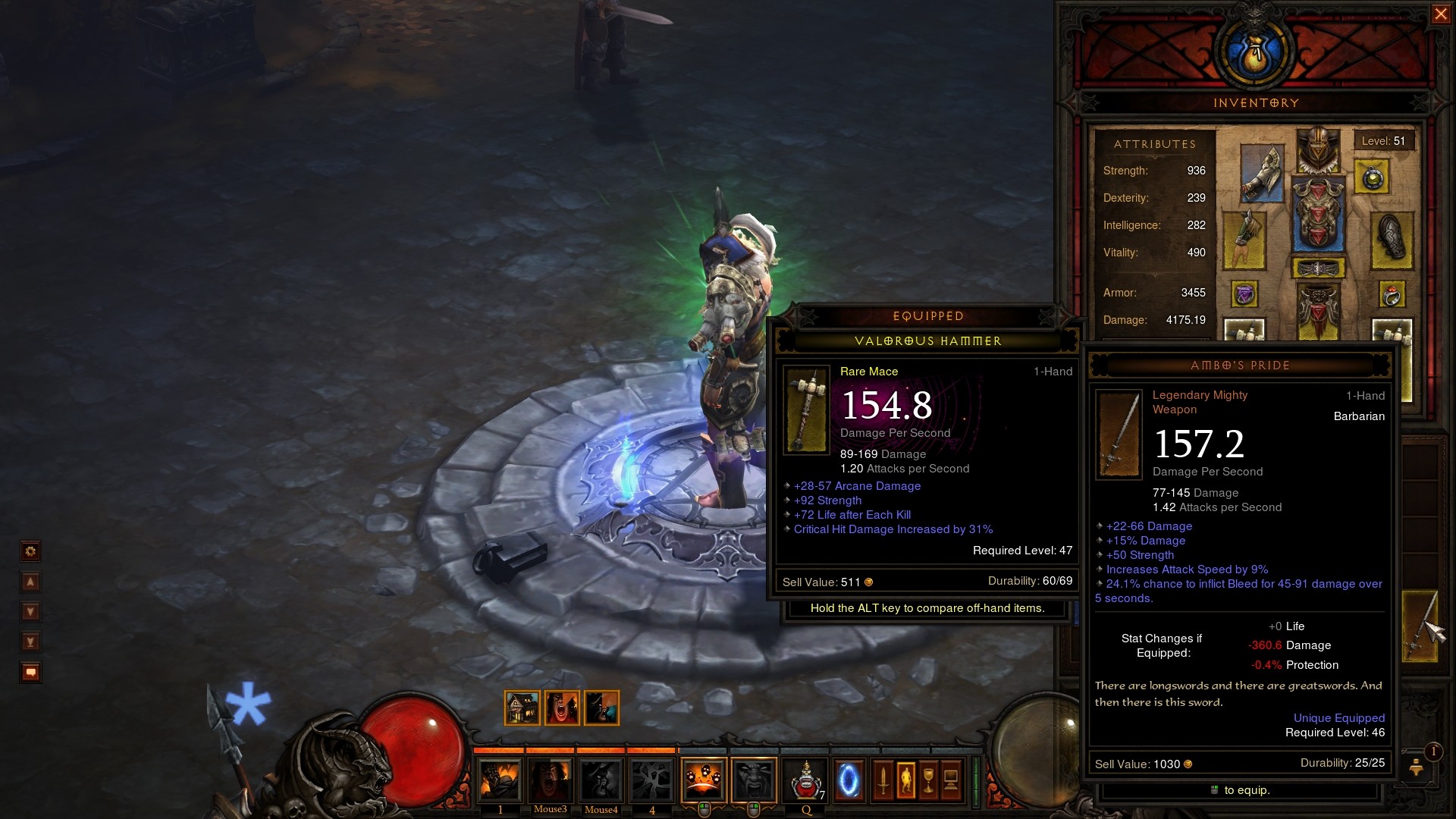Screen dimensions: 1456x819
Task: Select the purple gem ring slot
Action: pyautogui.click(x=1244, y=294)
